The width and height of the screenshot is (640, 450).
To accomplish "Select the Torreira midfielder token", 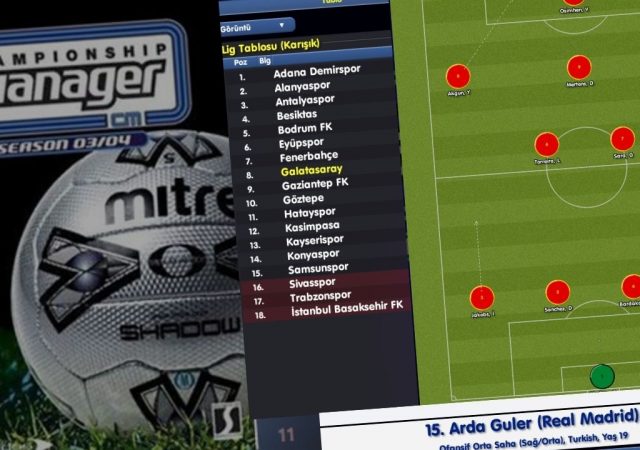I will [x=545, y=144].
